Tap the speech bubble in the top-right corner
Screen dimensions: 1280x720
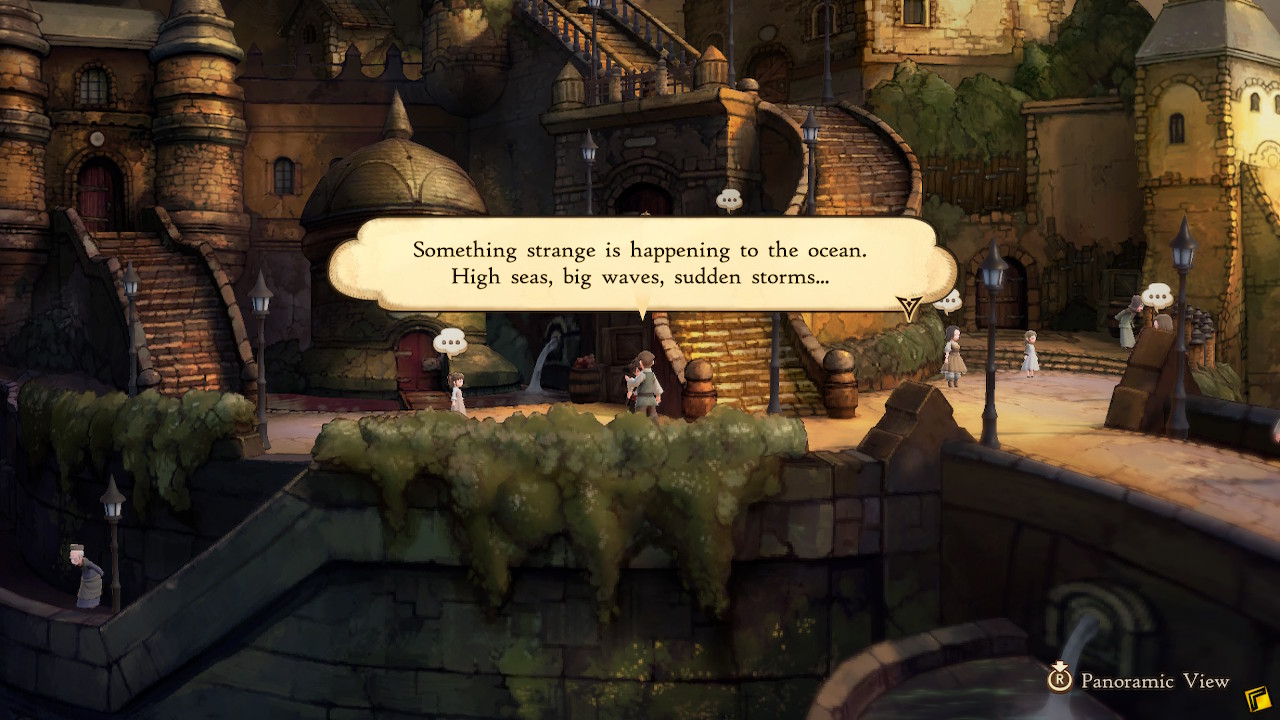pyautogui.click(x=1157, y=296)
